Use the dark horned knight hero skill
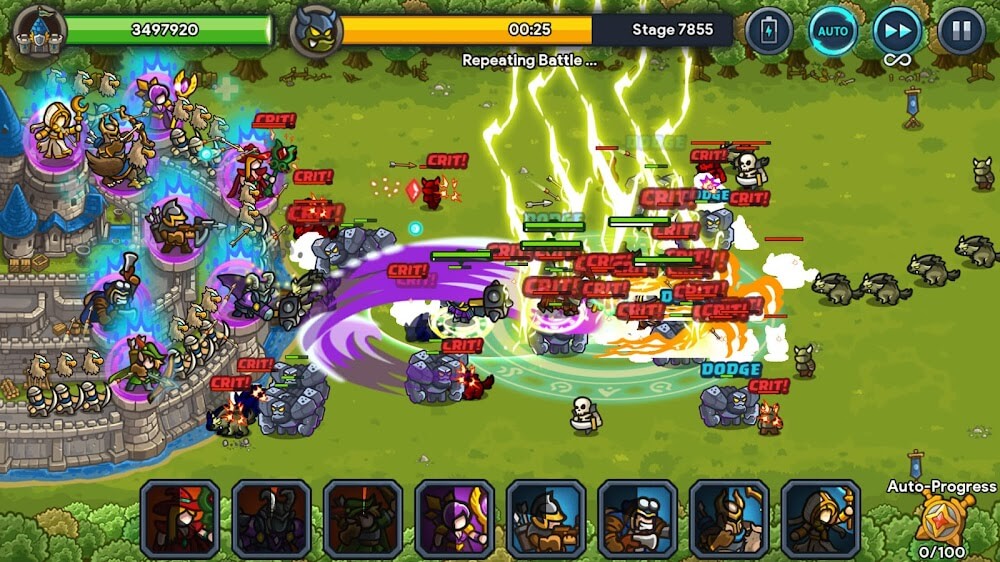 [x=271, y=518]
